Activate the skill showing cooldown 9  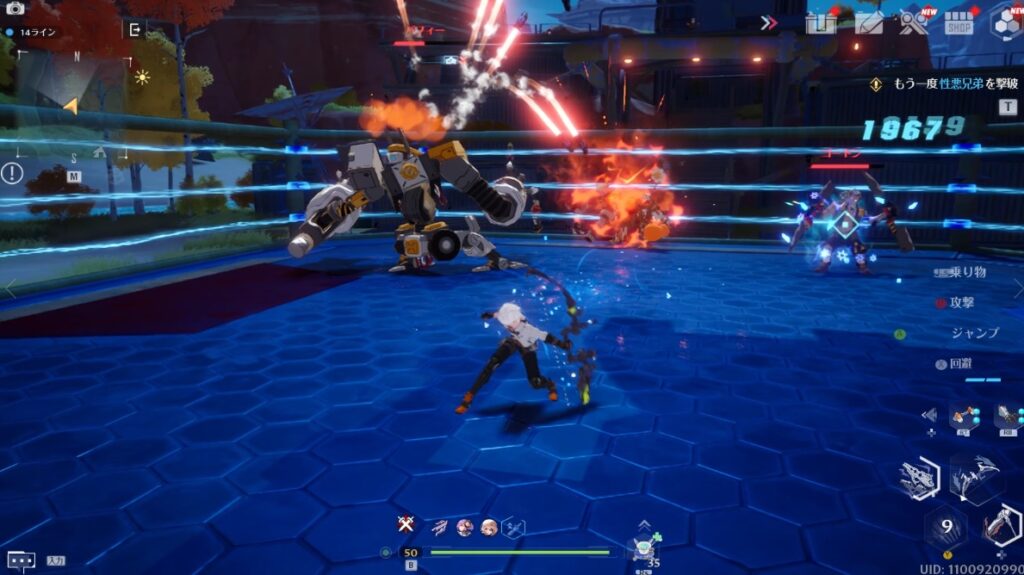(x=945, y=525)
